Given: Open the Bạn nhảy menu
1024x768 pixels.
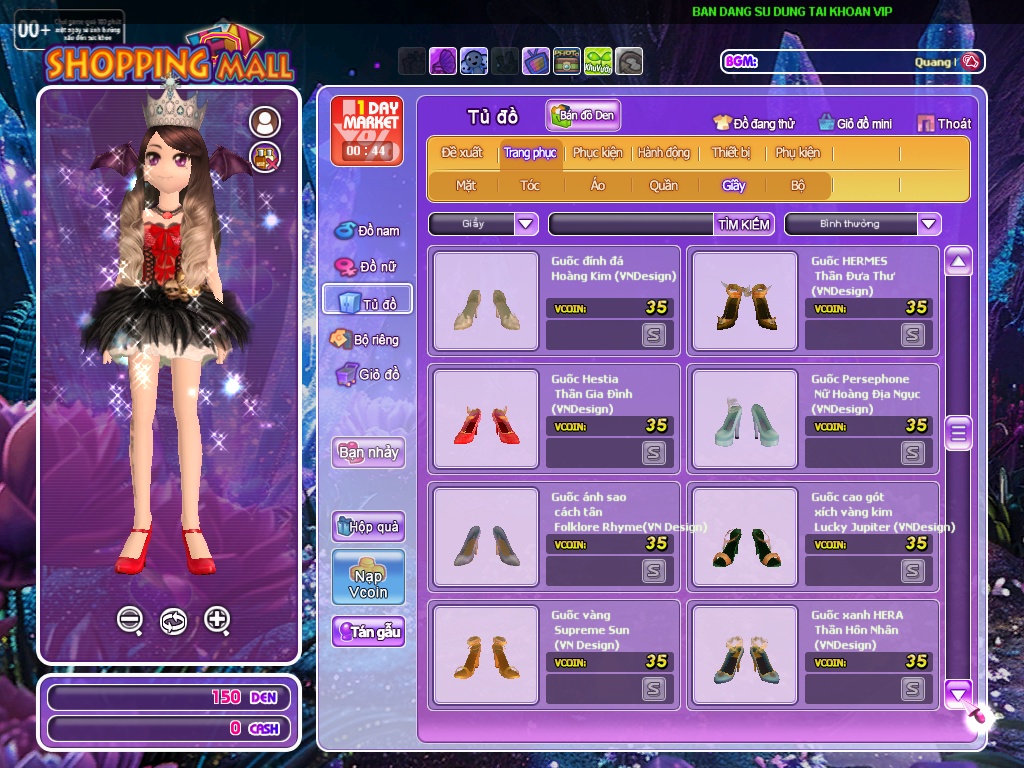Looking at the screenshot, I should point(368,452).
